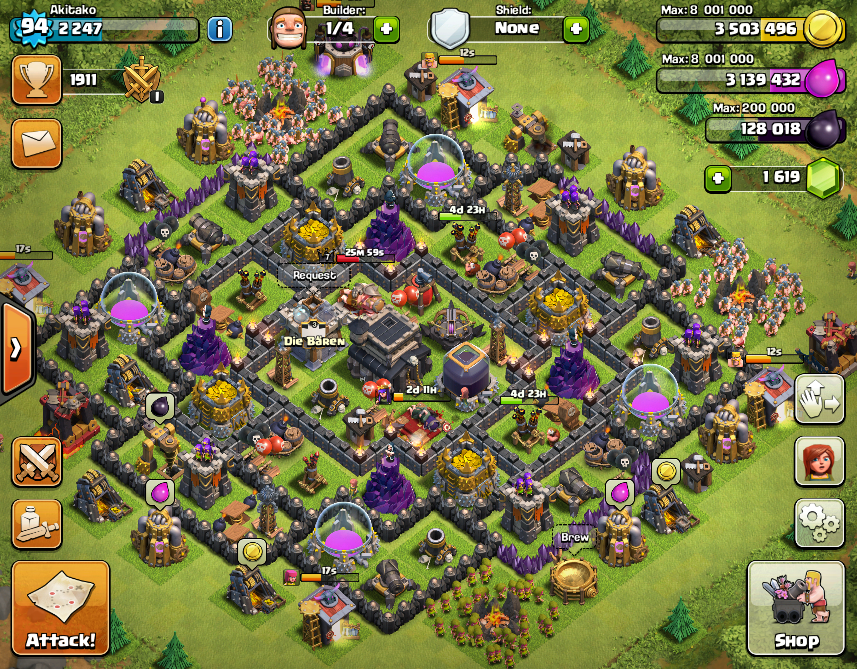857x669 pixels.
Task: Activate the layout edit hand button
Action: pos(819,400)
